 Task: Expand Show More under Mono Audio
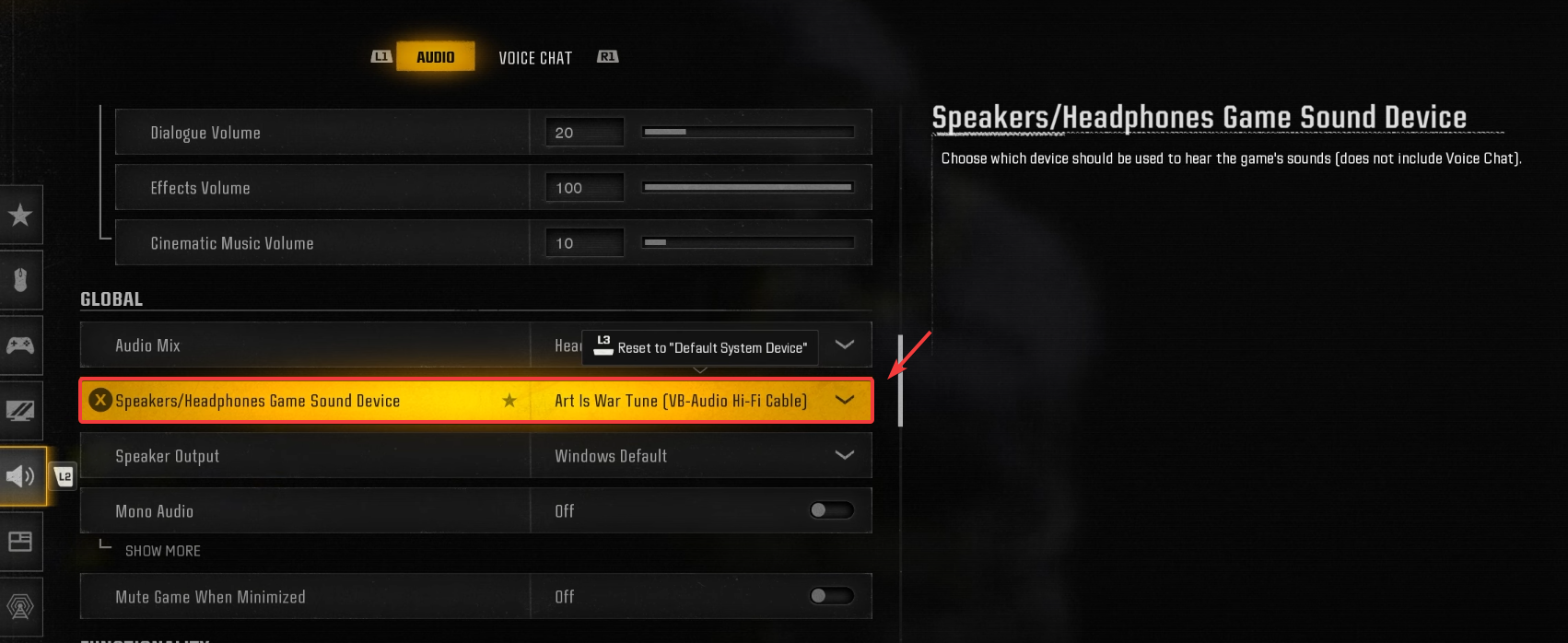(163, 551)
